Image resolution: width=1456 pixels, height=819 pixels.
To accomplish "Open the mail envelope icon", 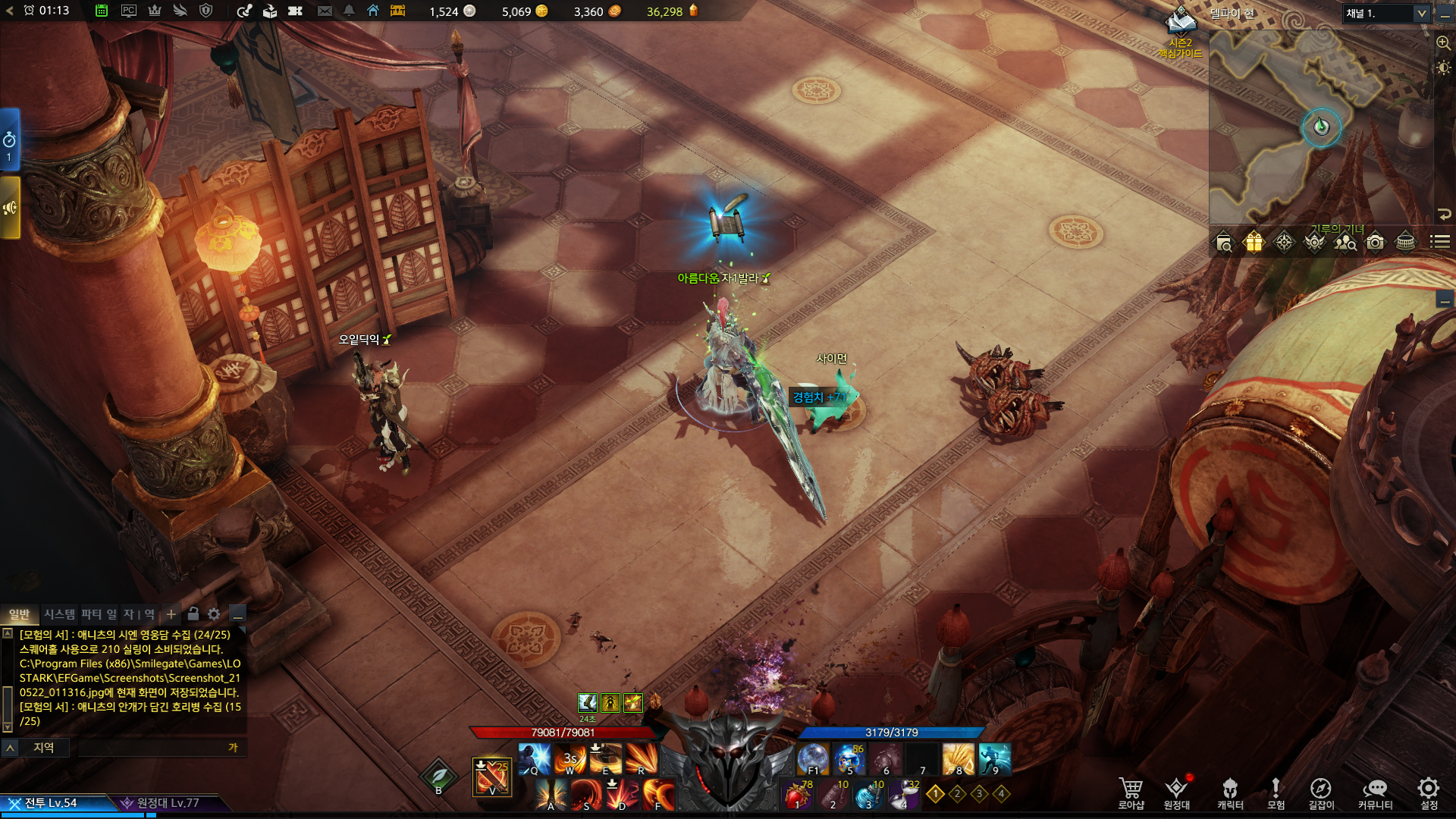I will coord(325,11).
